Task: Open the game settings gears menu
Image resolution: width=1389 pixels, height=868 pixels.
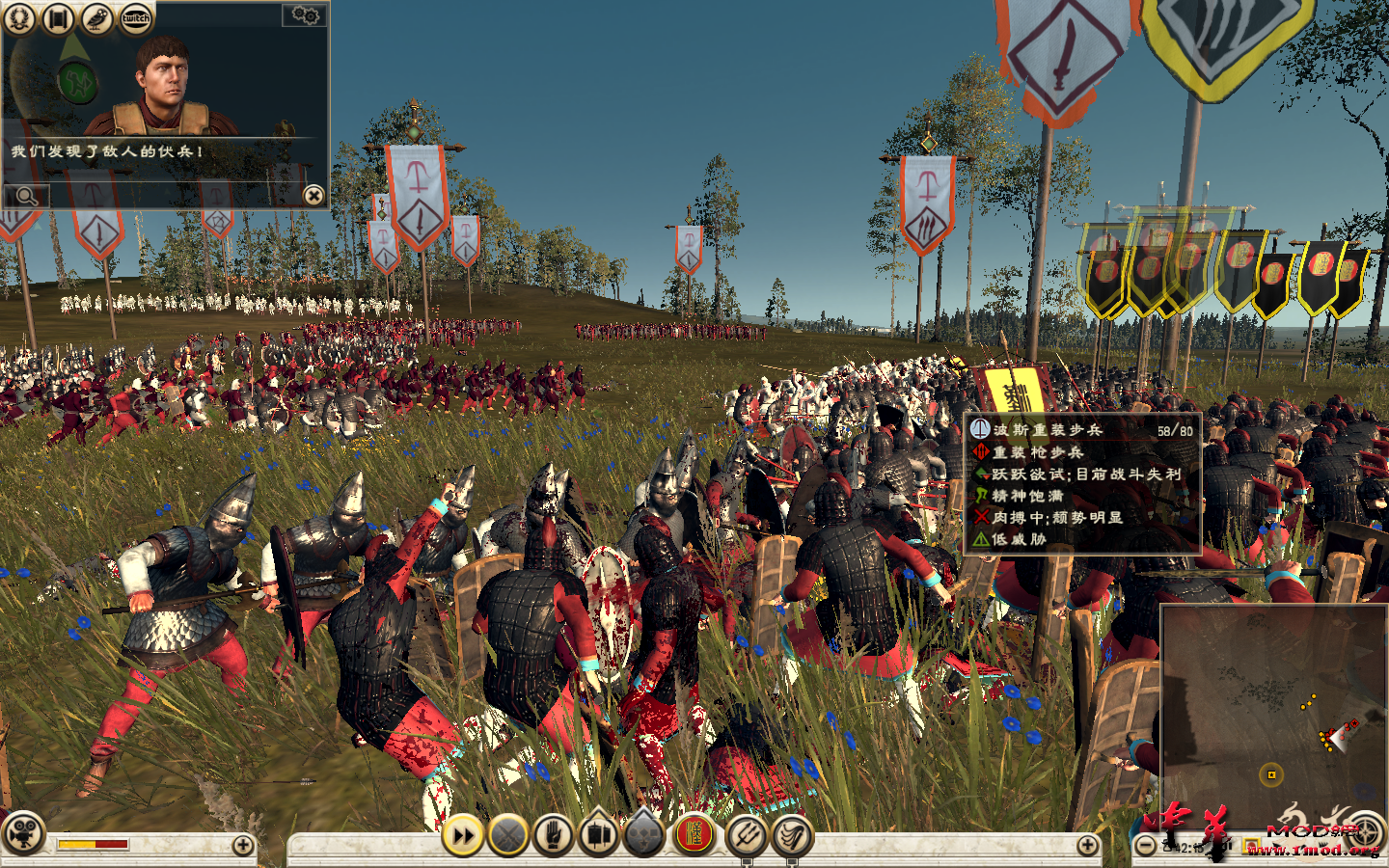Action: (305, 16)
